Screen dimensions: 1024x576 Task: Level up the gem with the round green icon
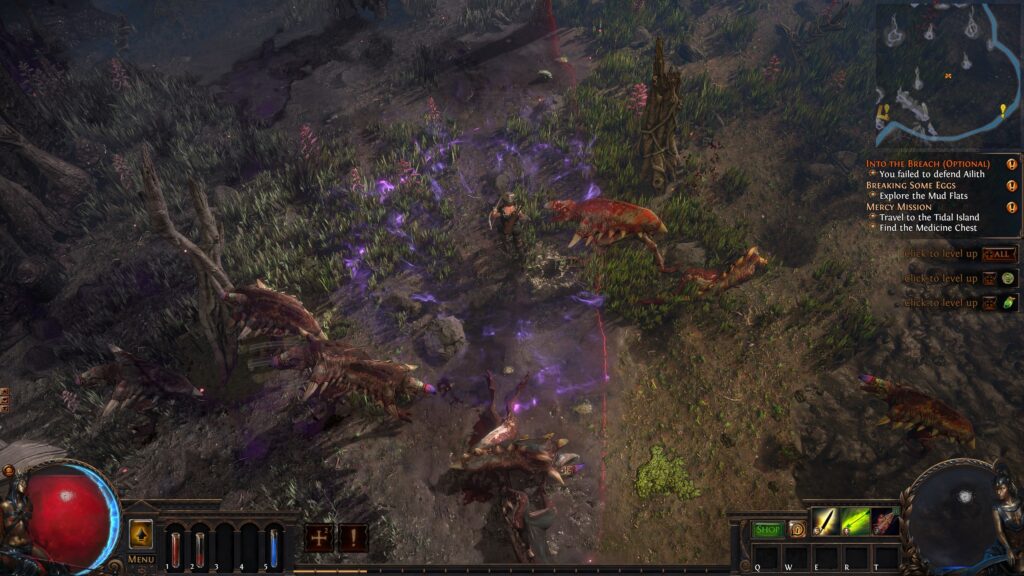pos(1008,278)
